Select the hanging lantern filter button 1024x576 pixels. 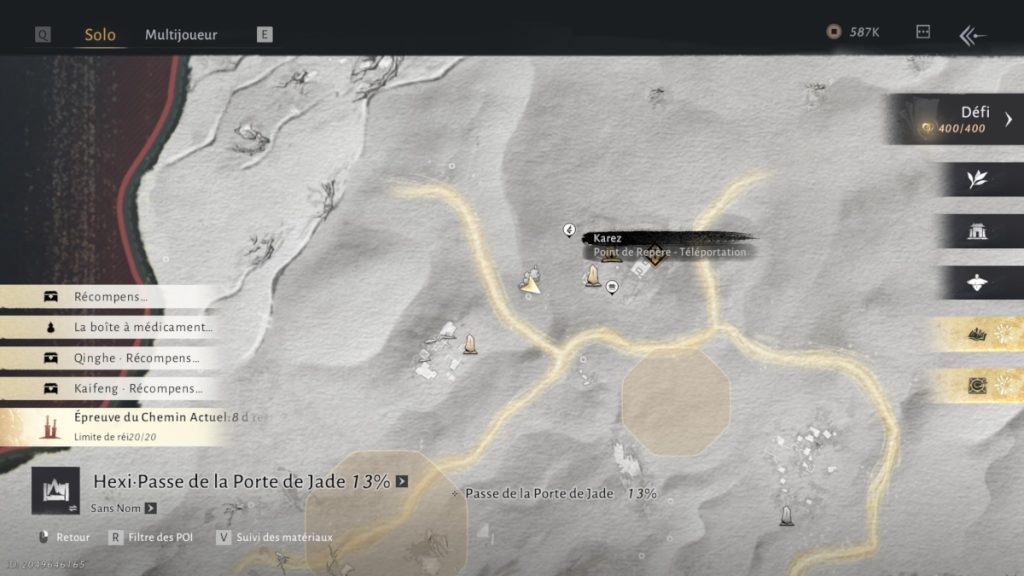coord(977,283)
